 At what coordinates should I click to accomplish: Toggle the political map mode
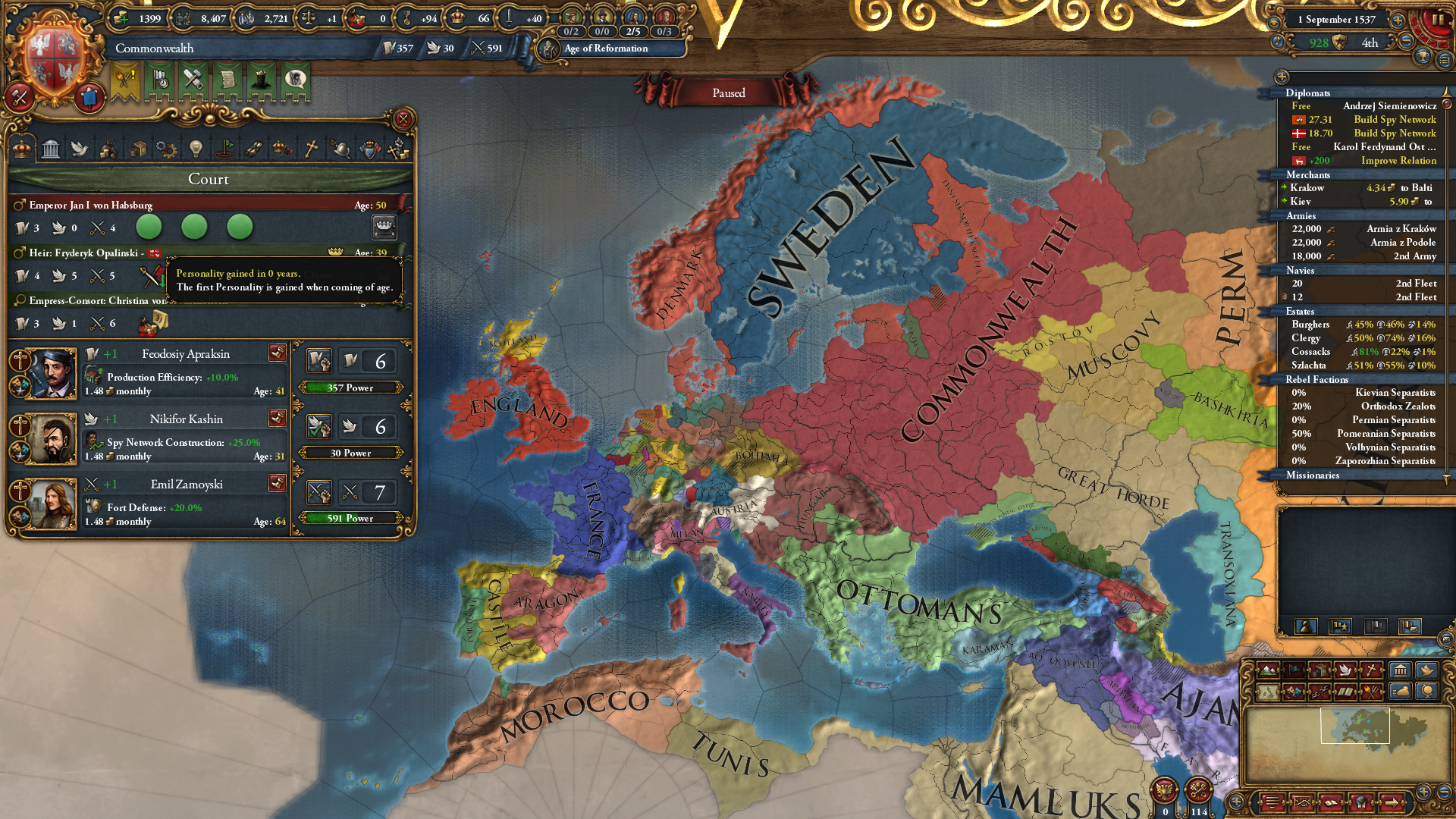point(1294,670)
